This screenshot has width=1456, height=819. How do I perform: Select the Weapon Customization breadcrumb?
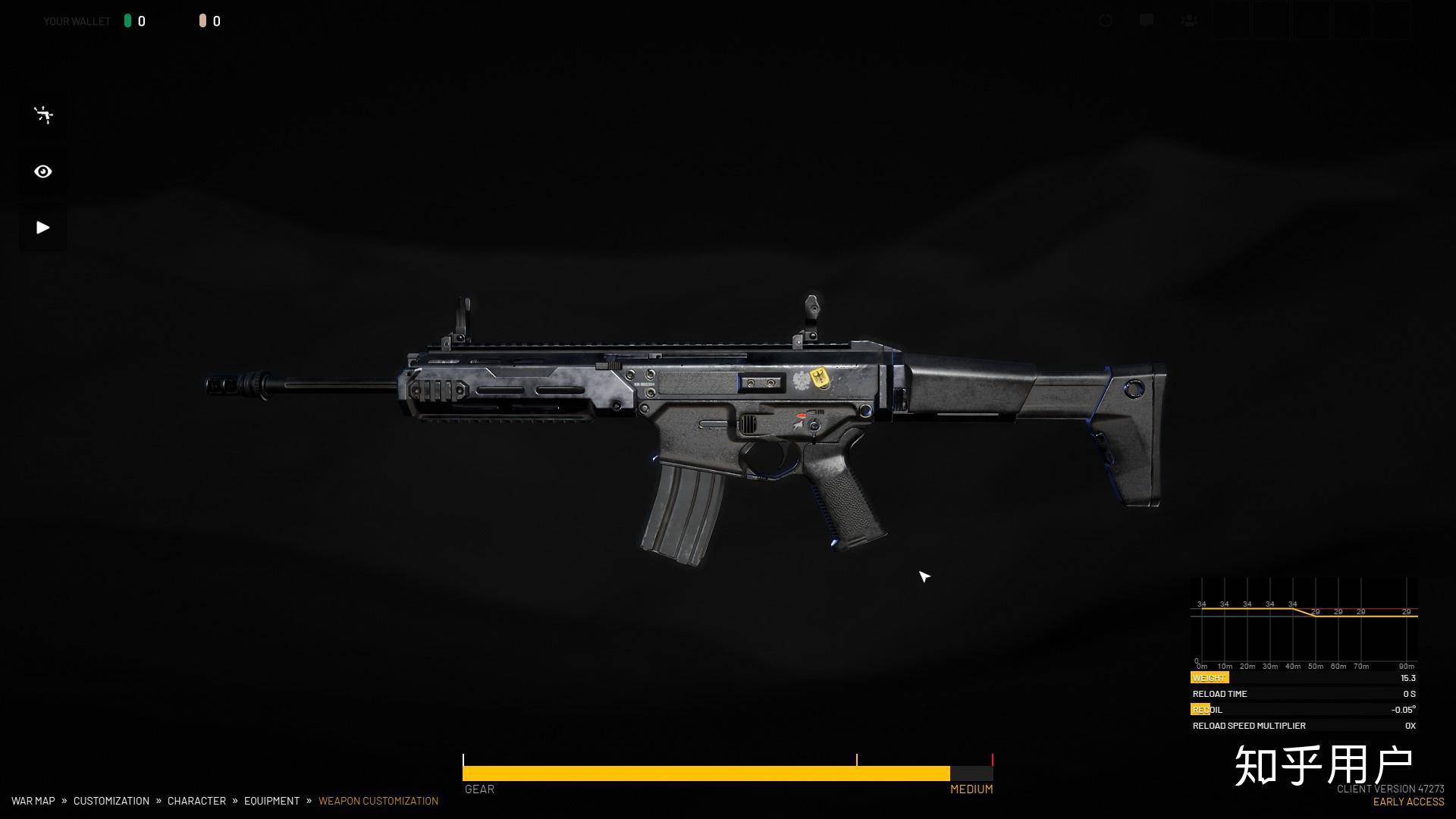point(378,801)
